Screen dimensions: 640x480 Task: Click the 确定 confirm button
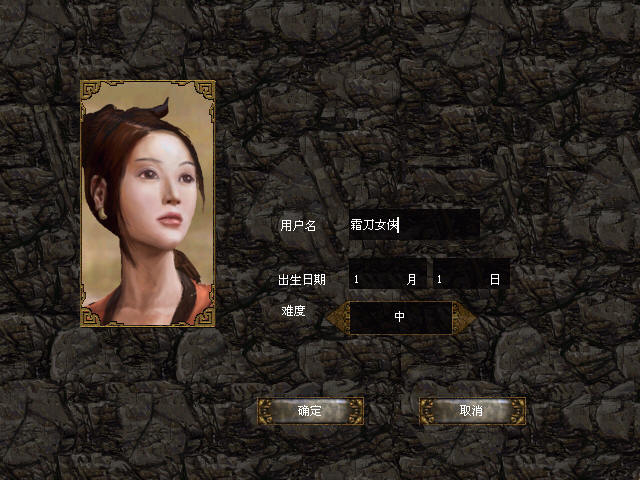pos(310,411)
